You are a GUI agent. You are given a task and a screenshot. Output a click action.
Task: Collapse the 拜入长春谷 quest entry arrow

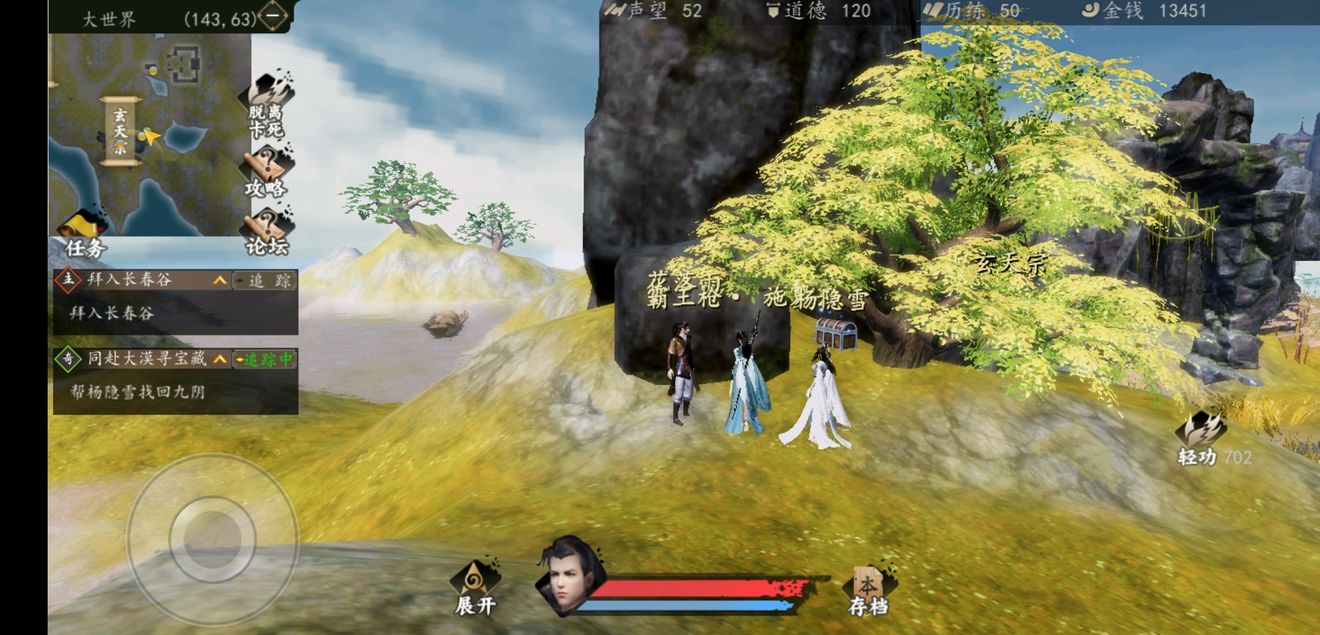[x=219, y=281]
